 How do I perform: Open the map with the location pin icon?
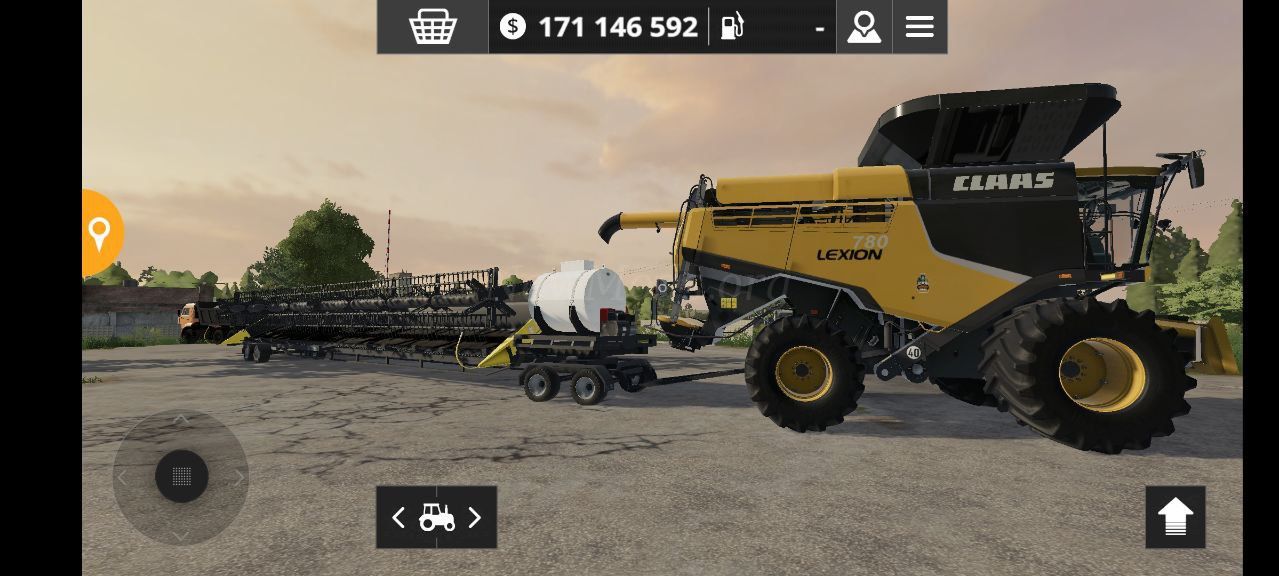[x=864, y=27]
